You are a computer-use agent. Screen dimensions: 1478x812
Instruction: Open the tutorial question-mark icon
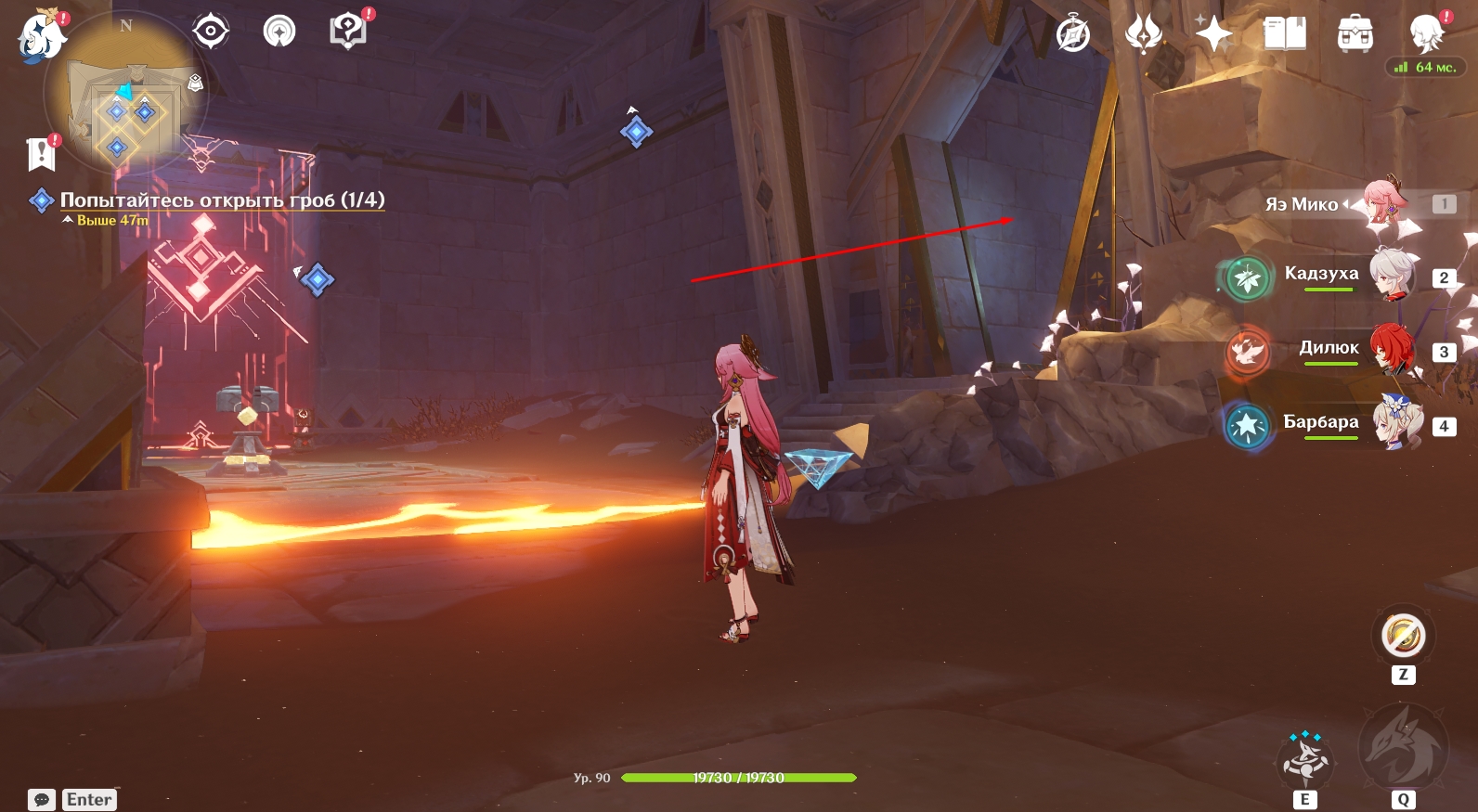point(348,32)
